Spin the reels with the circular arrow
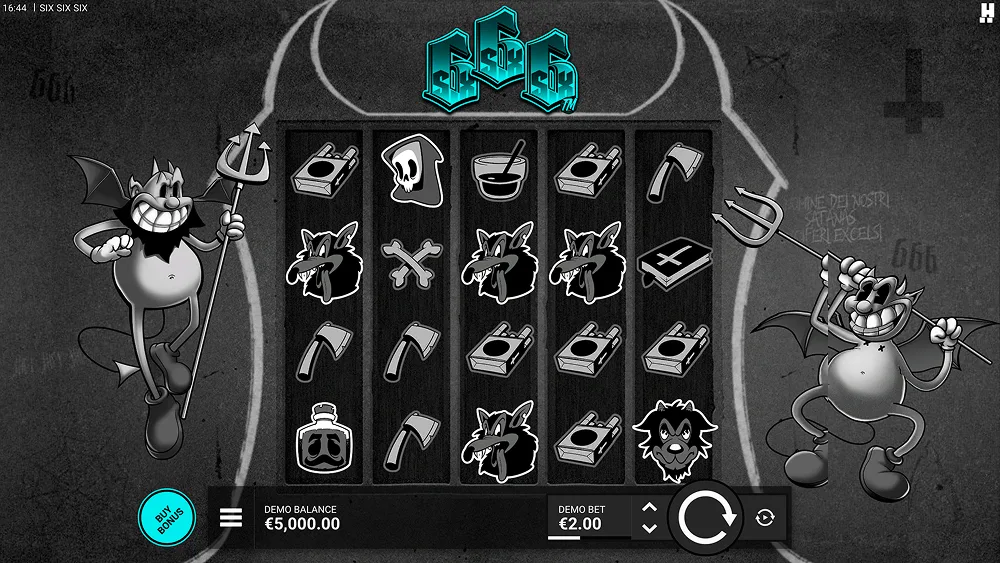The width and height of the screenshot is (1000, 563). (707, 517)
